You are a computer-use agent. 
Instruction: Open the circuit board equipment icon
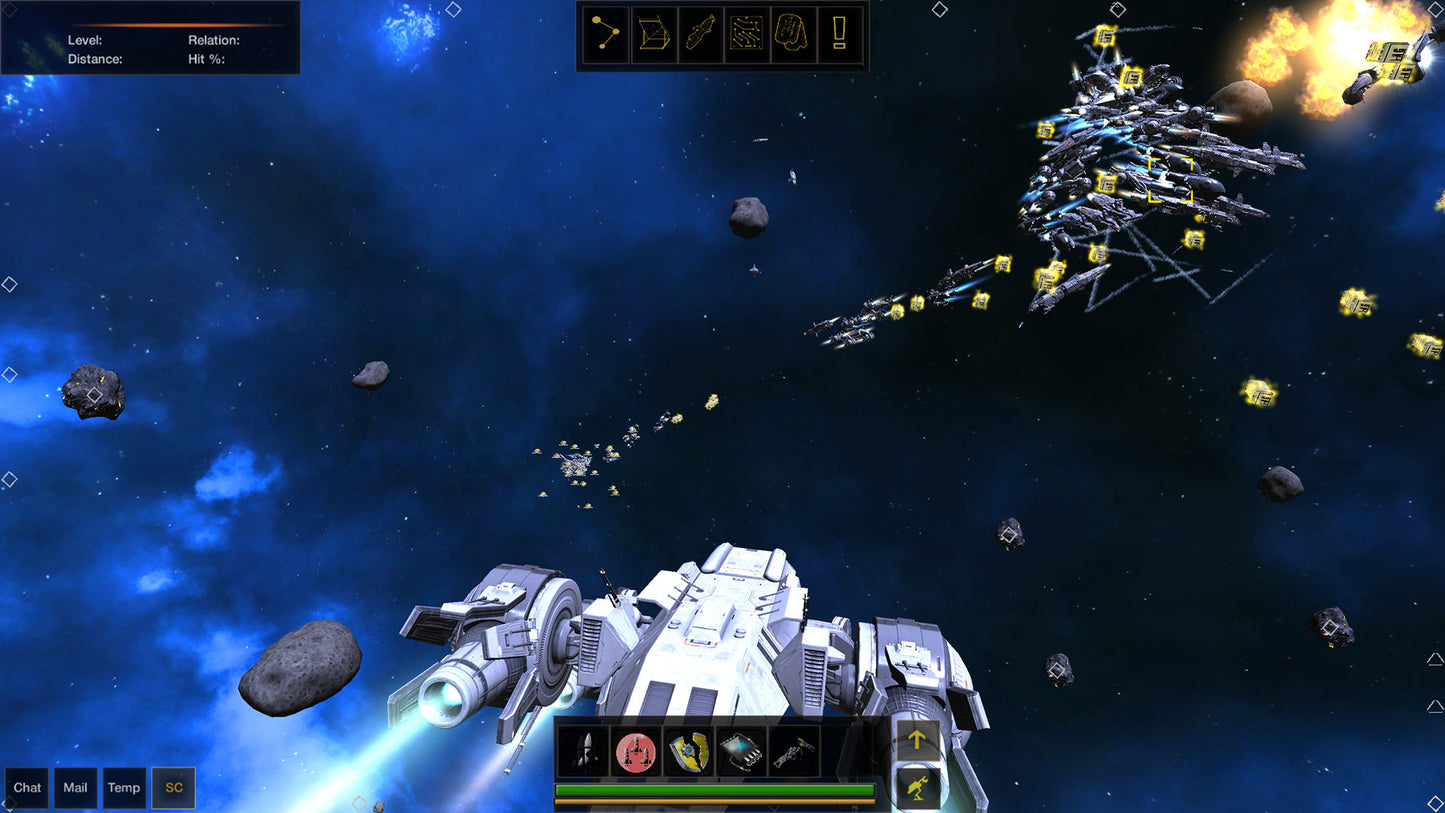pos(747,33)
